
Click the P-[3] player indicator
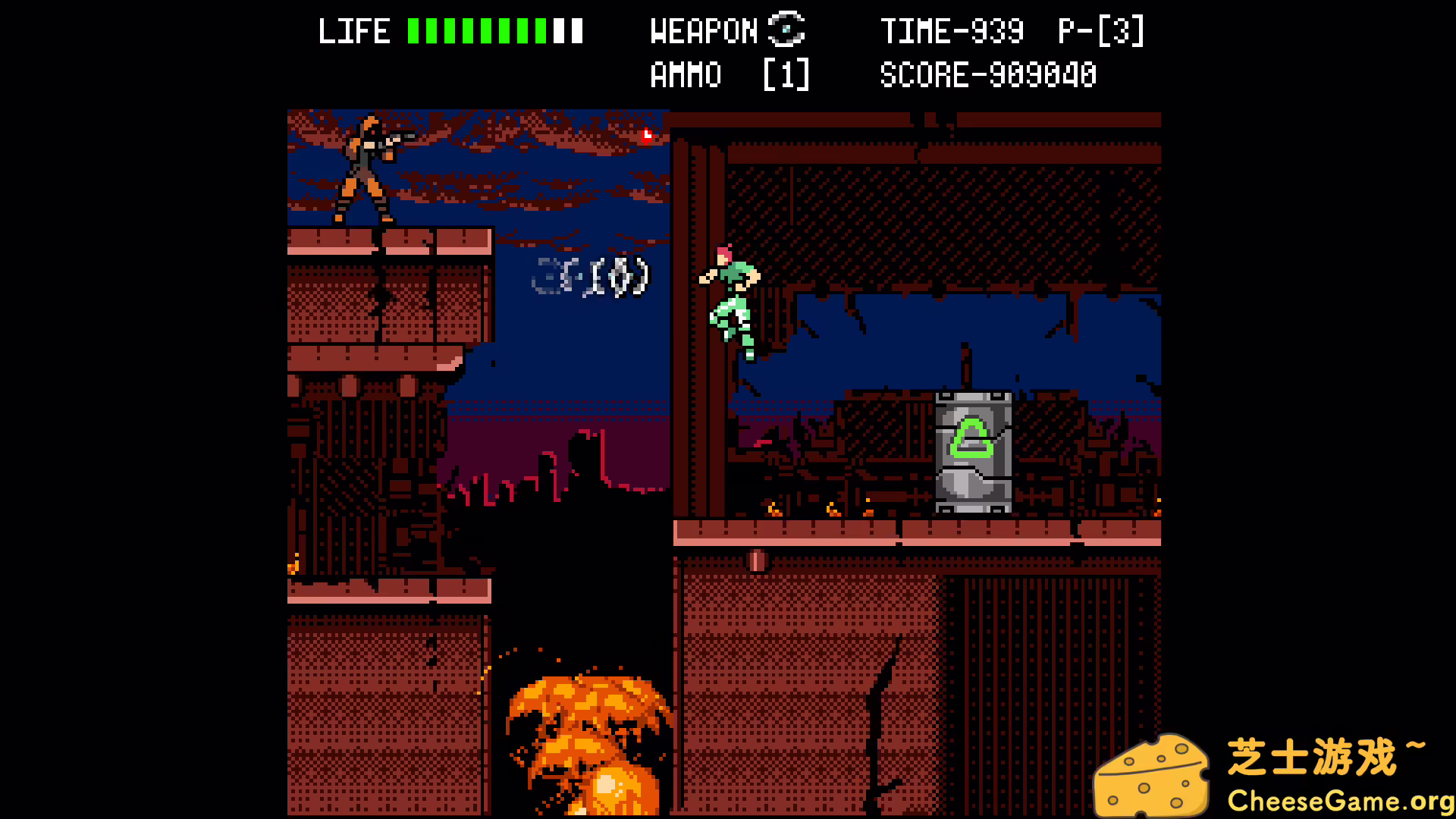[1100, 31]
